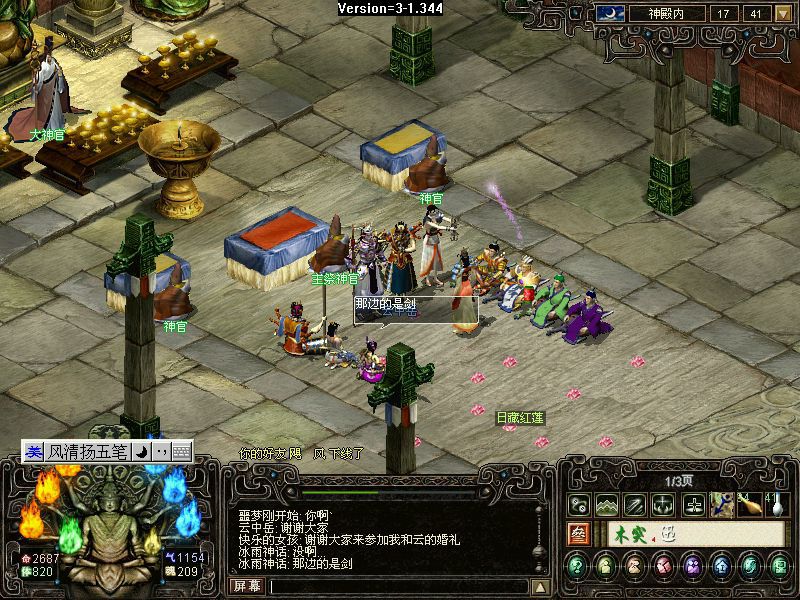Activate the diagonal slash skill icon

pyautogui.click(x=635, y=505)
